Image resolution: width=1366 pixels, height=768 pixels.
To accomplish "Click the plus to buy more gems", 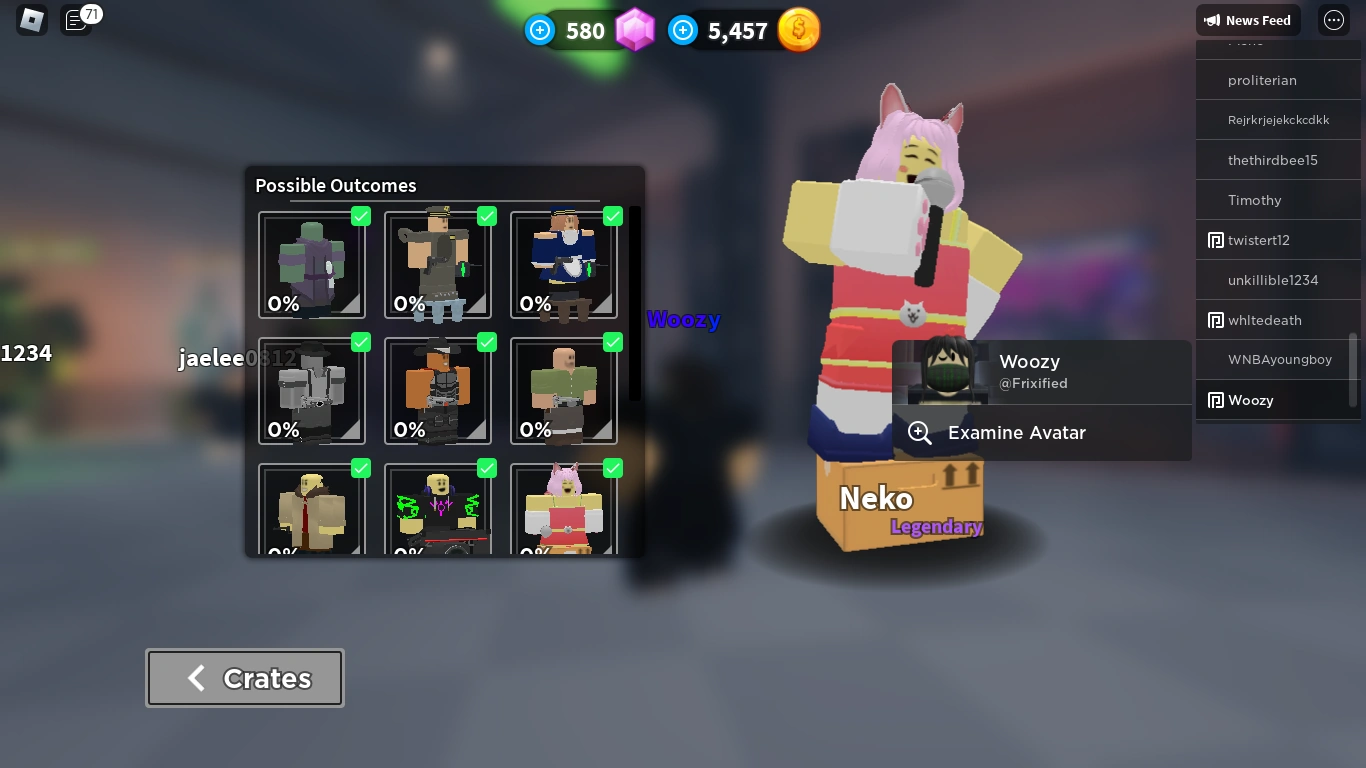I will (540, 30).
